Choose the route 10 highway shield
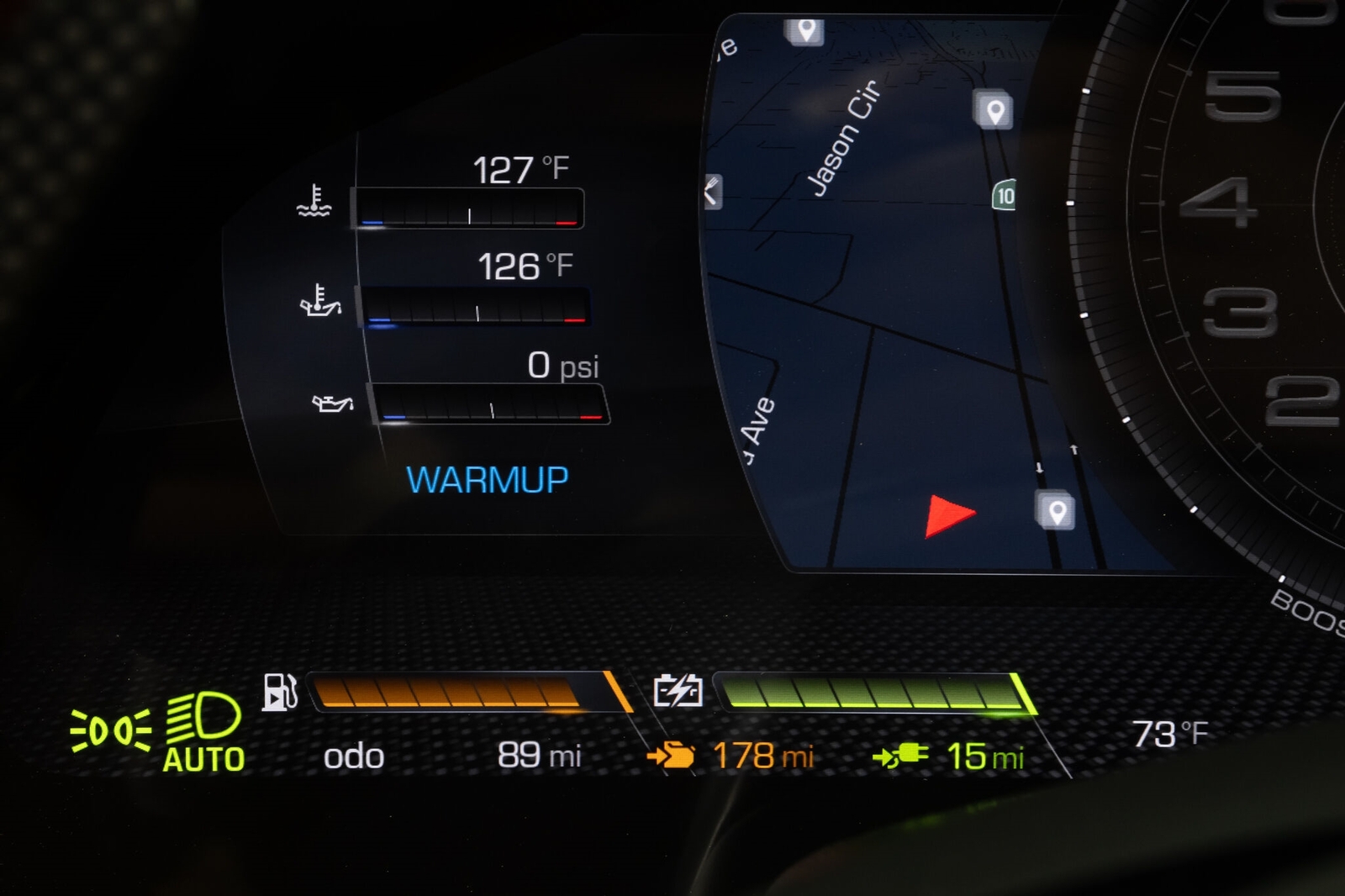The width and height of the screenshot is (1345, 896). pyautogui.click(x=1005, y=196)
